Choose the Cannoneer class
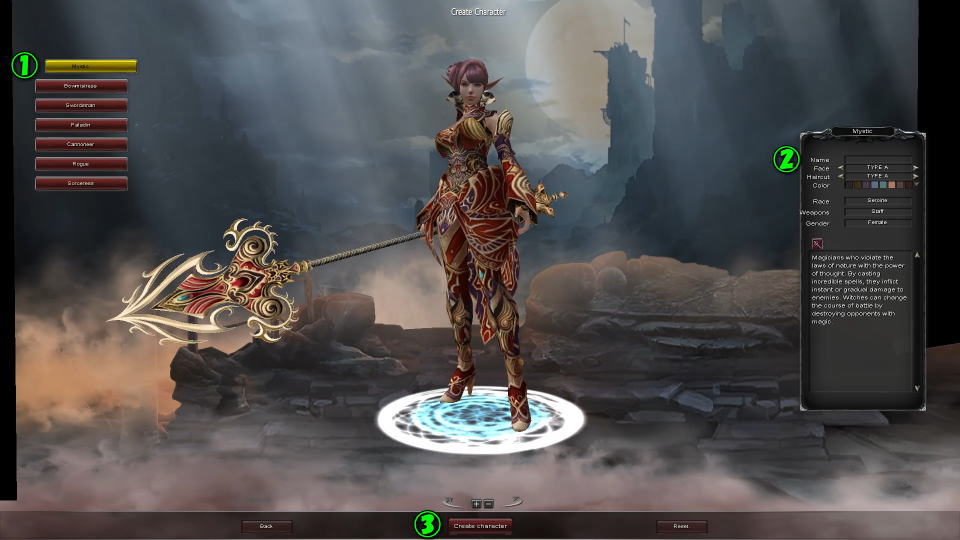 click(x=81, y=144)
